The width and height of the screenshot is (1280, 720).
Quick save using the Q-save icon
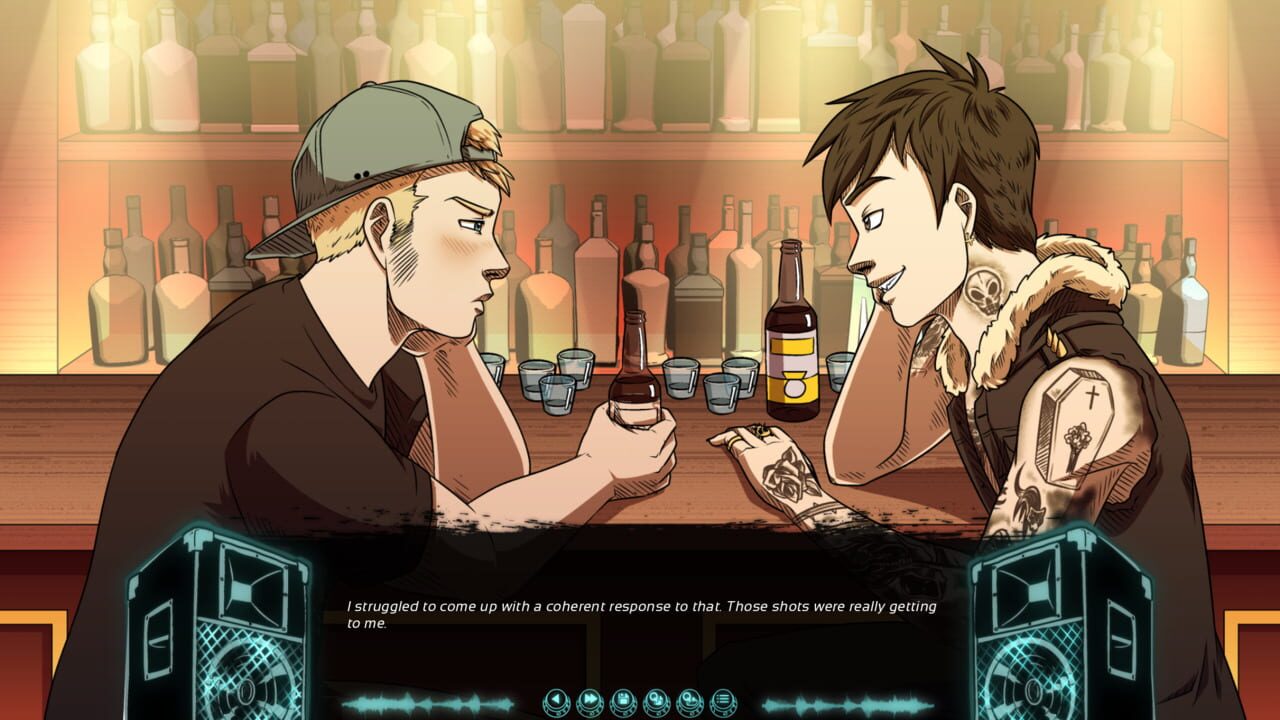click(657, 700)
